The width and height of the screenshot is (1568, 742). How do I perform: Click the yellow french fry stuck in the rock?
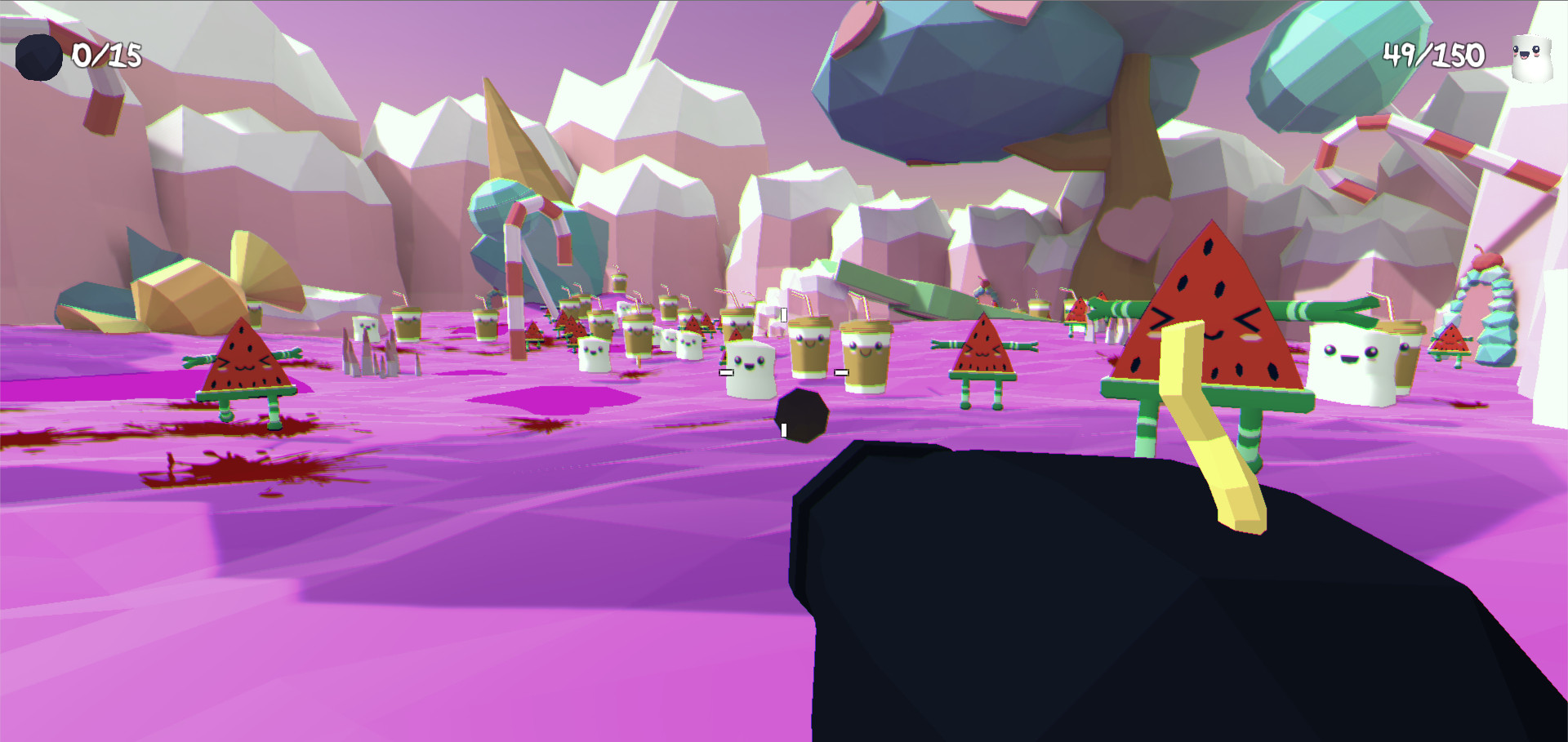pyautogui.click(x=1209, y=441)
